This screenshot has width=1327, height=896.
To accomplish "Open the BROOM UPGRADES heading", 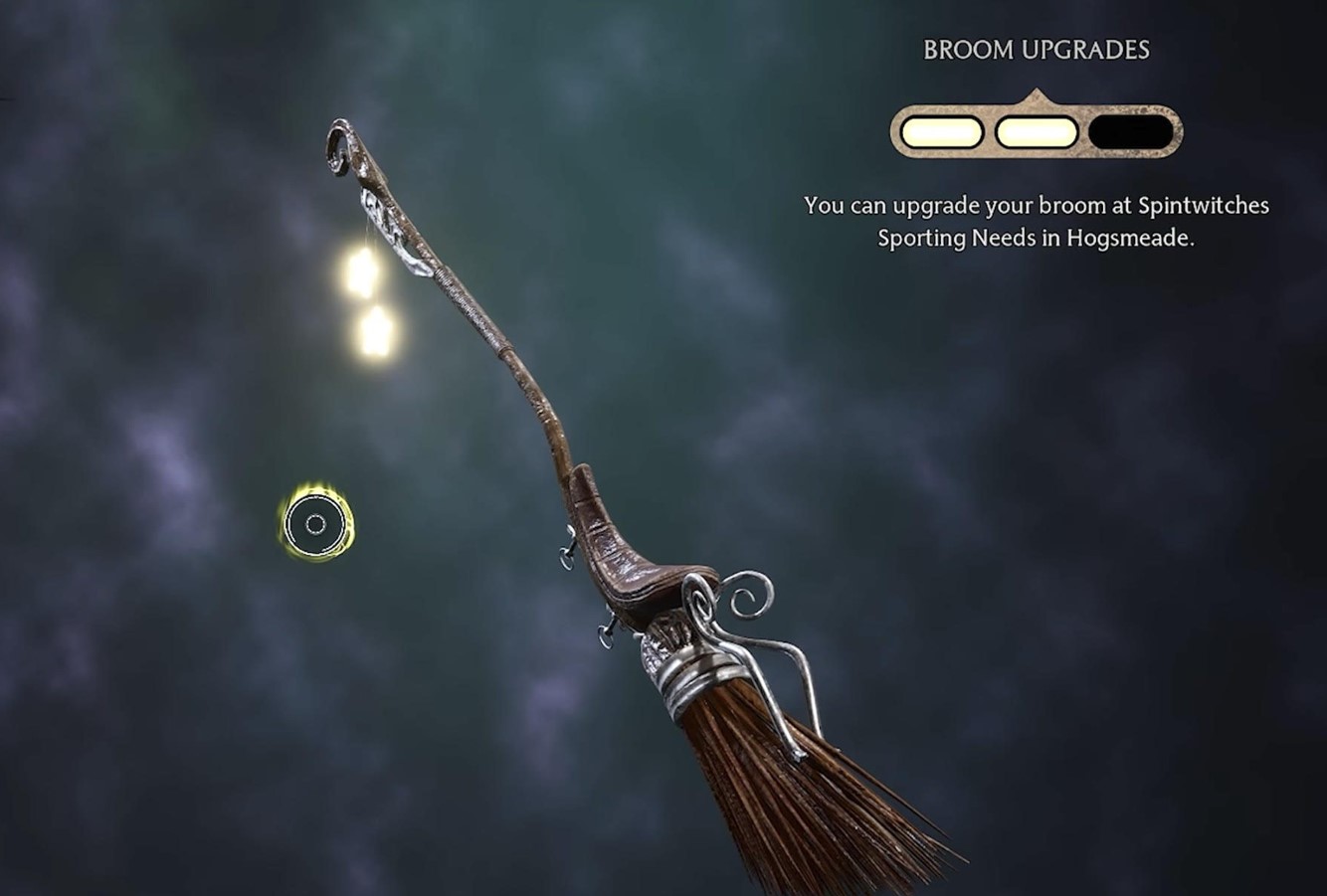I will [1036, 46].
